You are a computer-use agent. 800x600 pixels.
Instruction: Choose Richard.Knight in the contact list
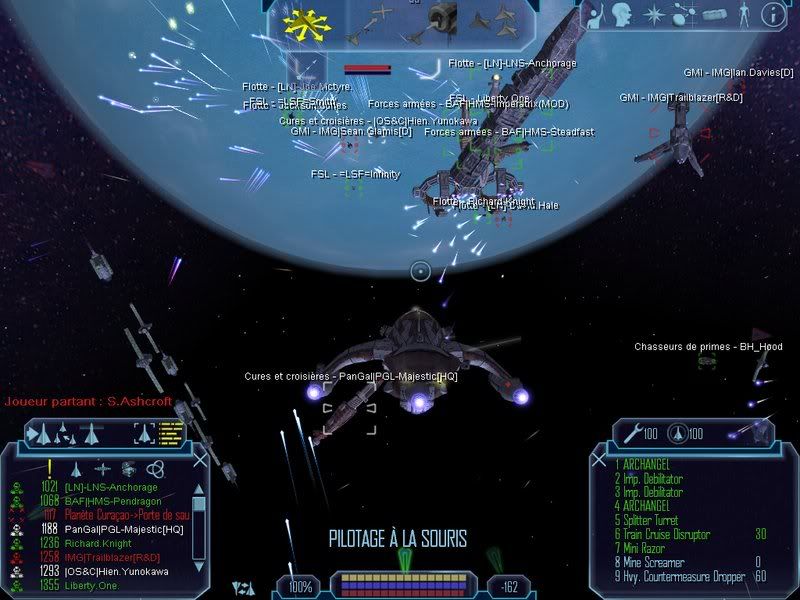tap(100, 543)
